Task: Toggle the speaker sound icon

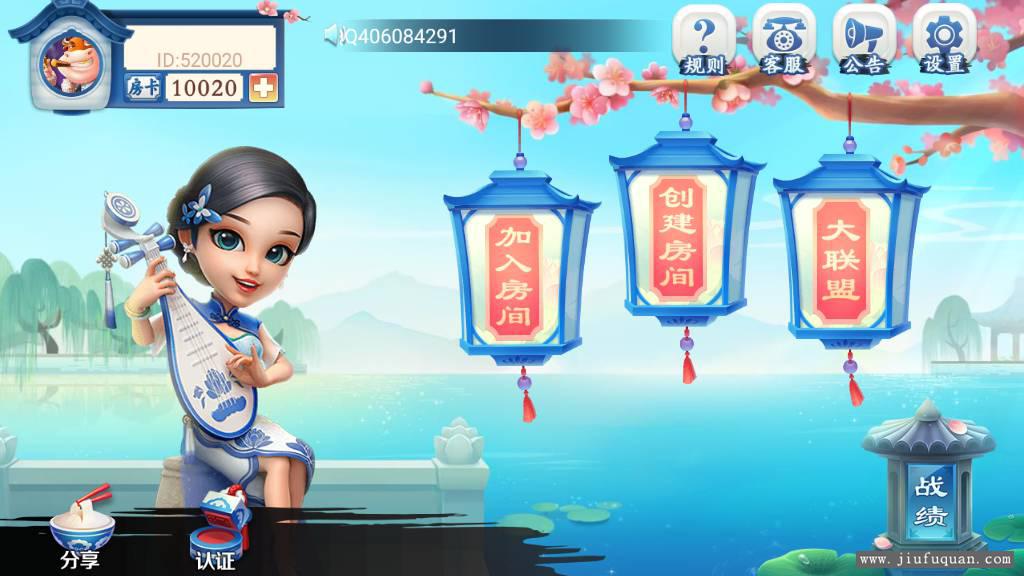Action: (x=333, y=36)
